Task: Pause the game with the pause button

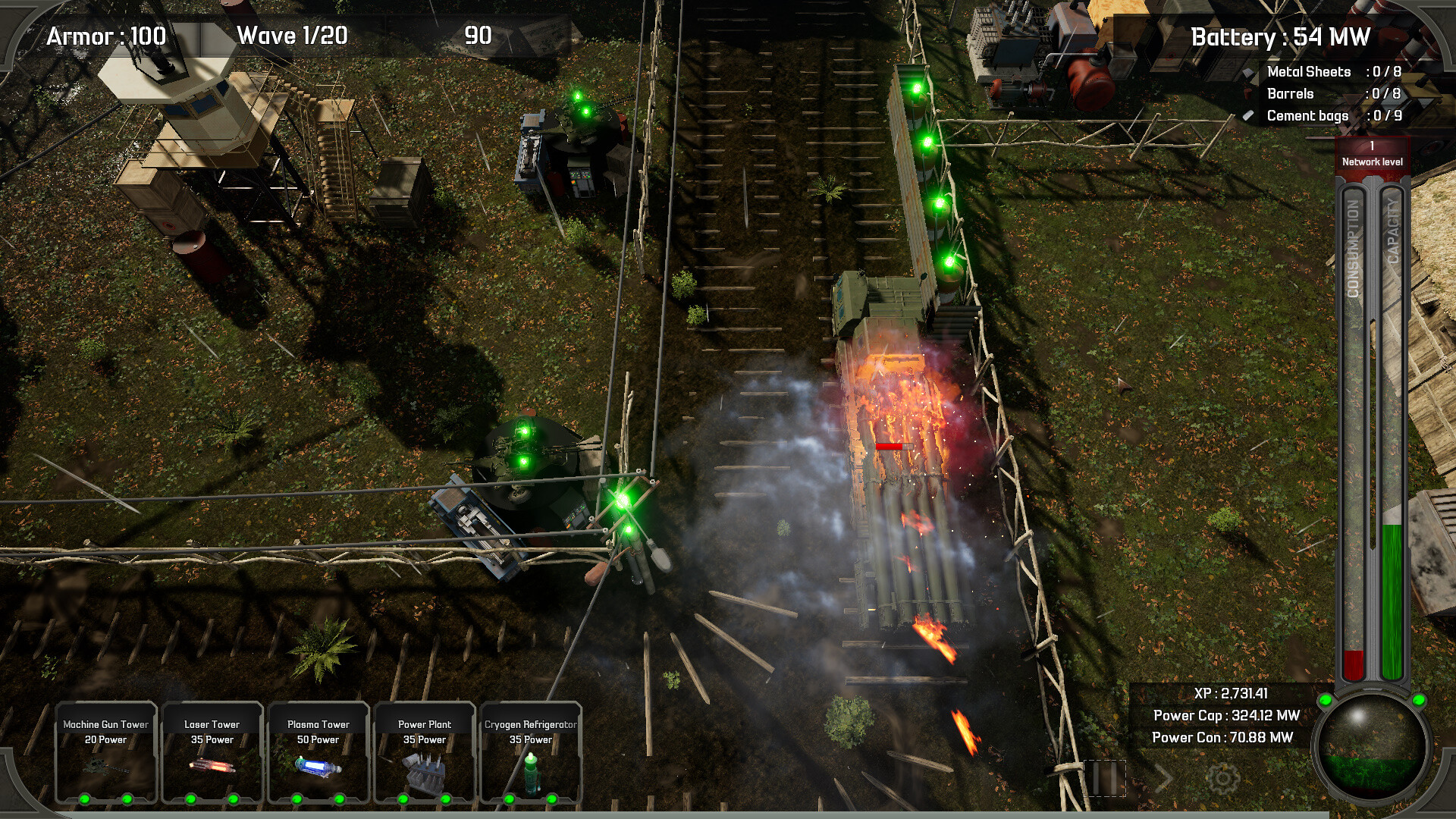Action: click(1105, 778)
